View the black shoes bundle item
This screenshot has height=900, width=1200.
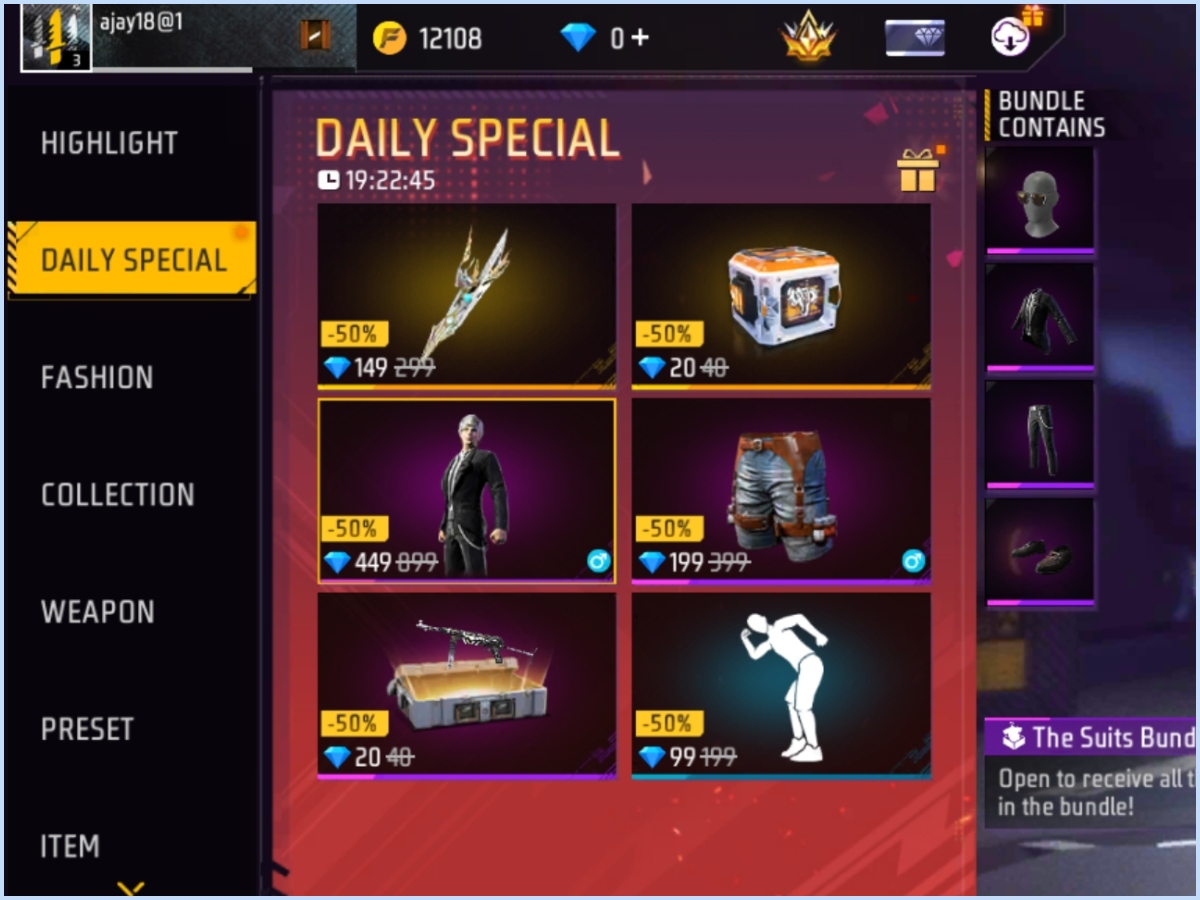point(1039,551)
